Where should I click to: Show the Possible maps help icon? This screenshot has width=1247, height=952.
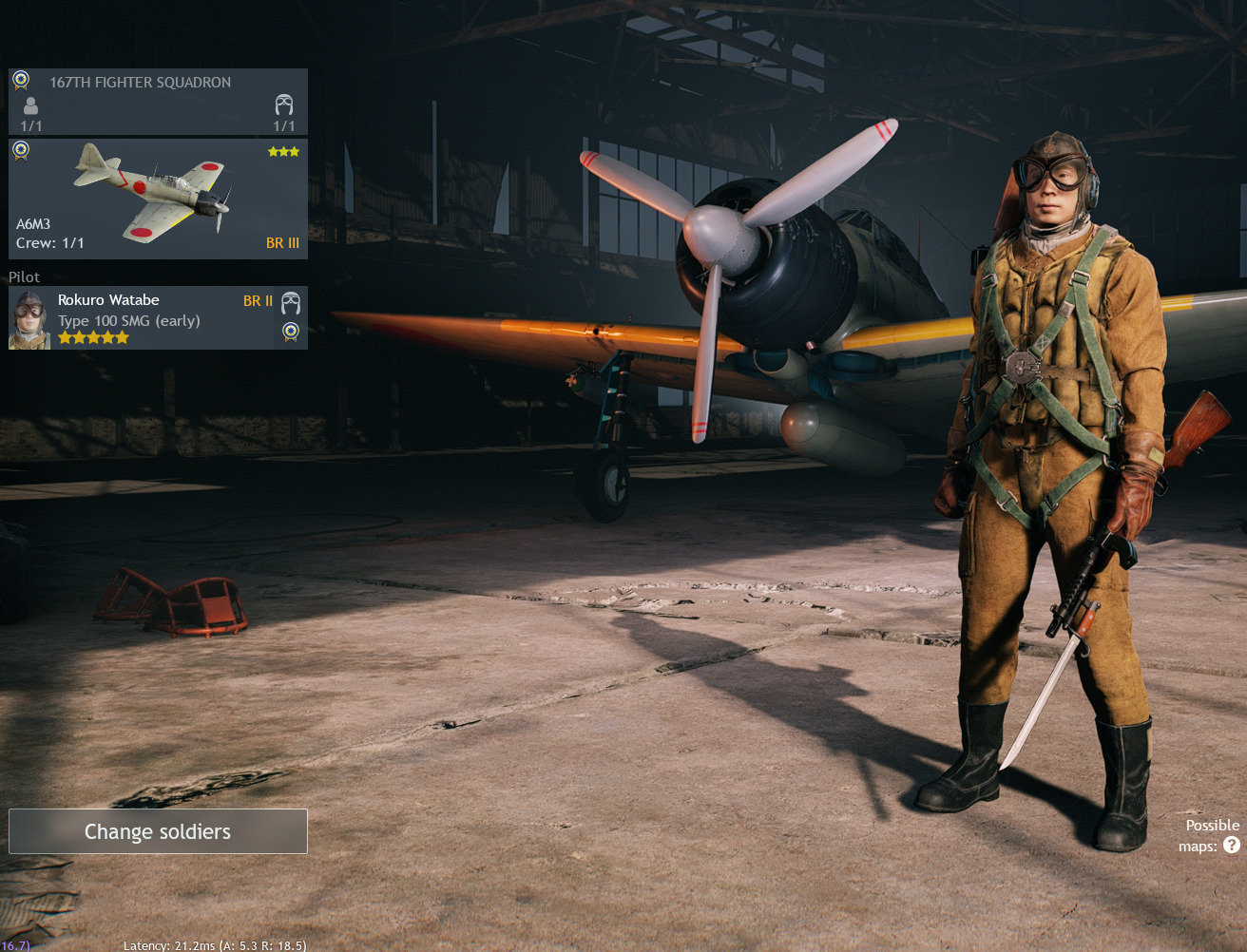pos(1232,845)
